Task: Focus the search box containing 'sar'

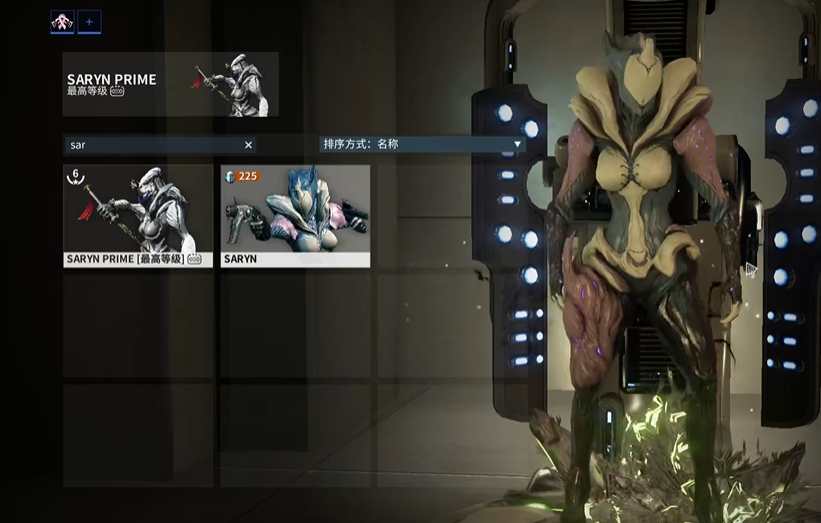Action: tap(150, 145)
